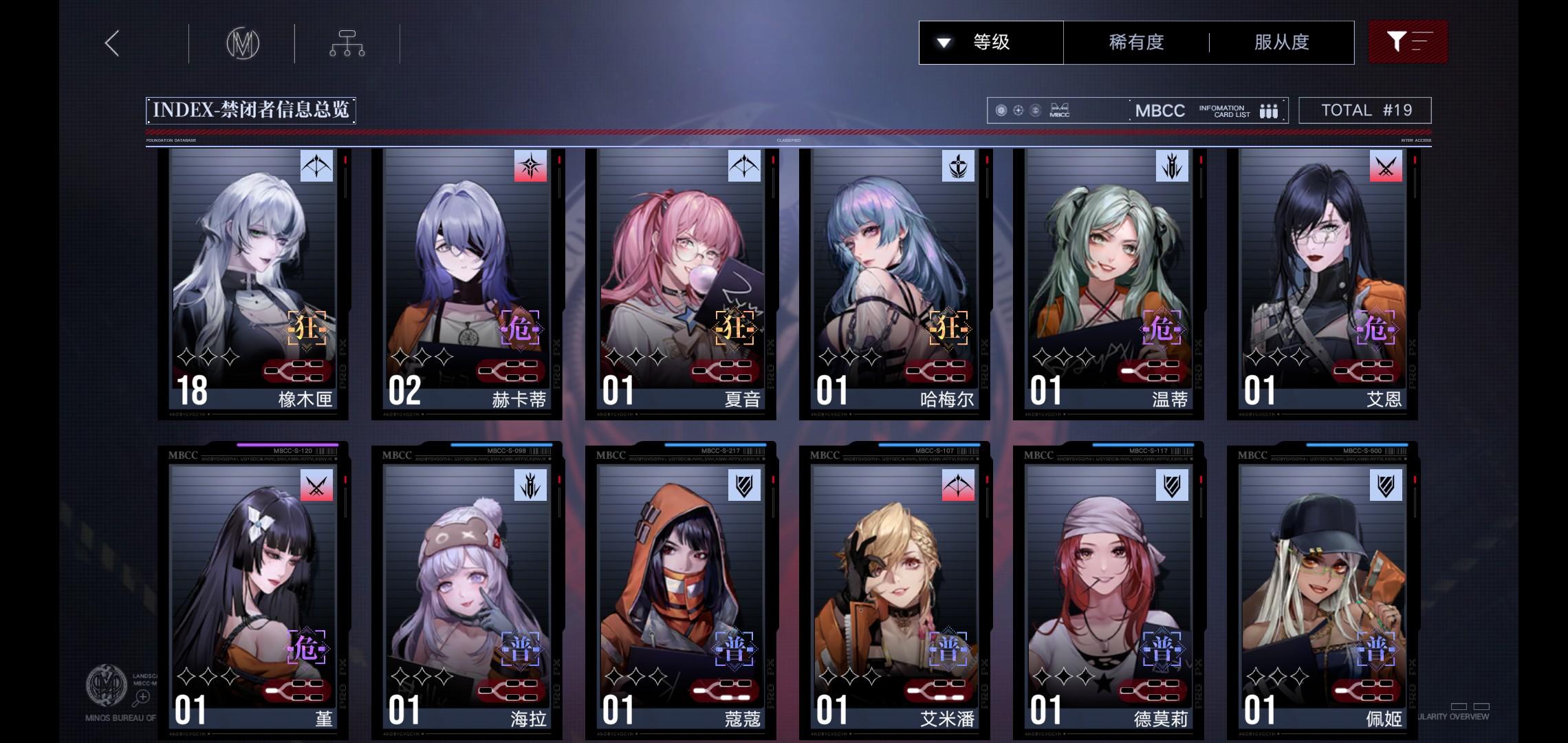Select the 服从度 sorting tab

[x=1281, y=42]
